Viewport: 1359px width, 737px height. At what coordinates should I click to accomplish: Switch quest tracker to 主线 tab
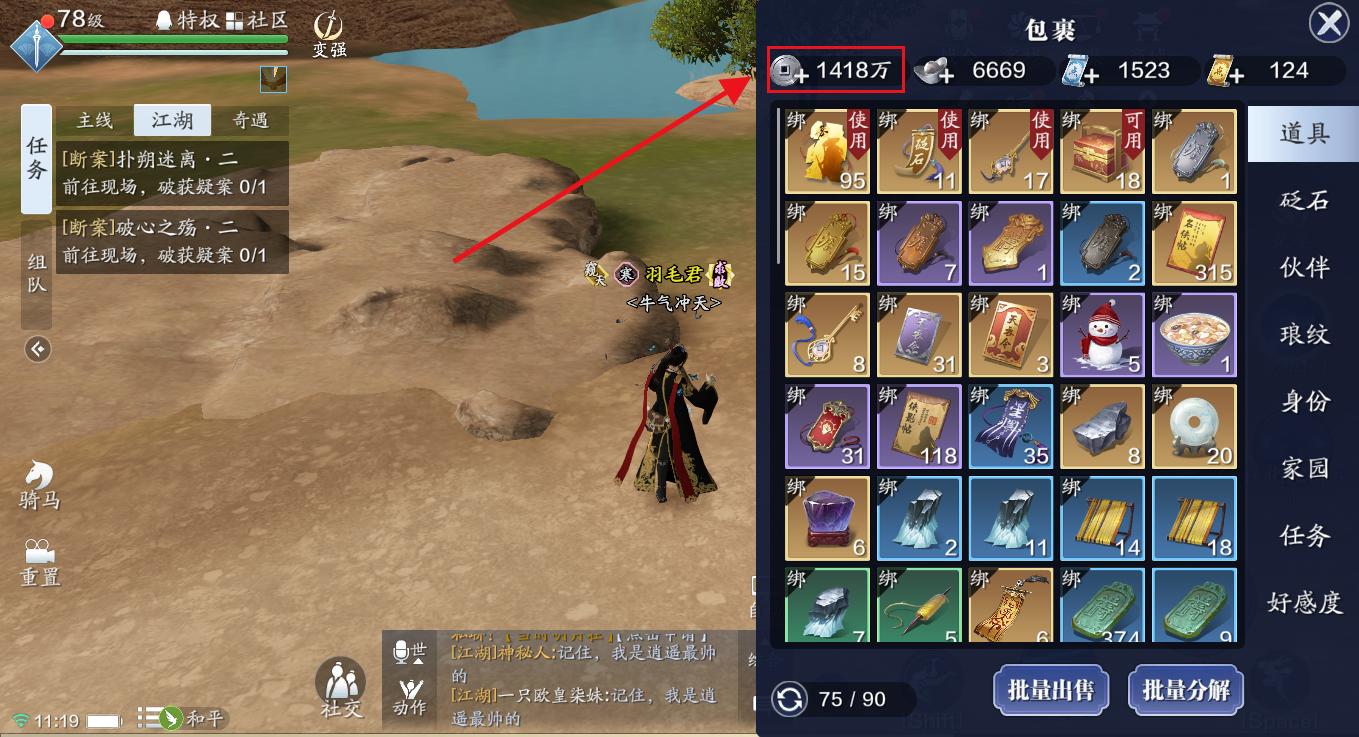95,121
